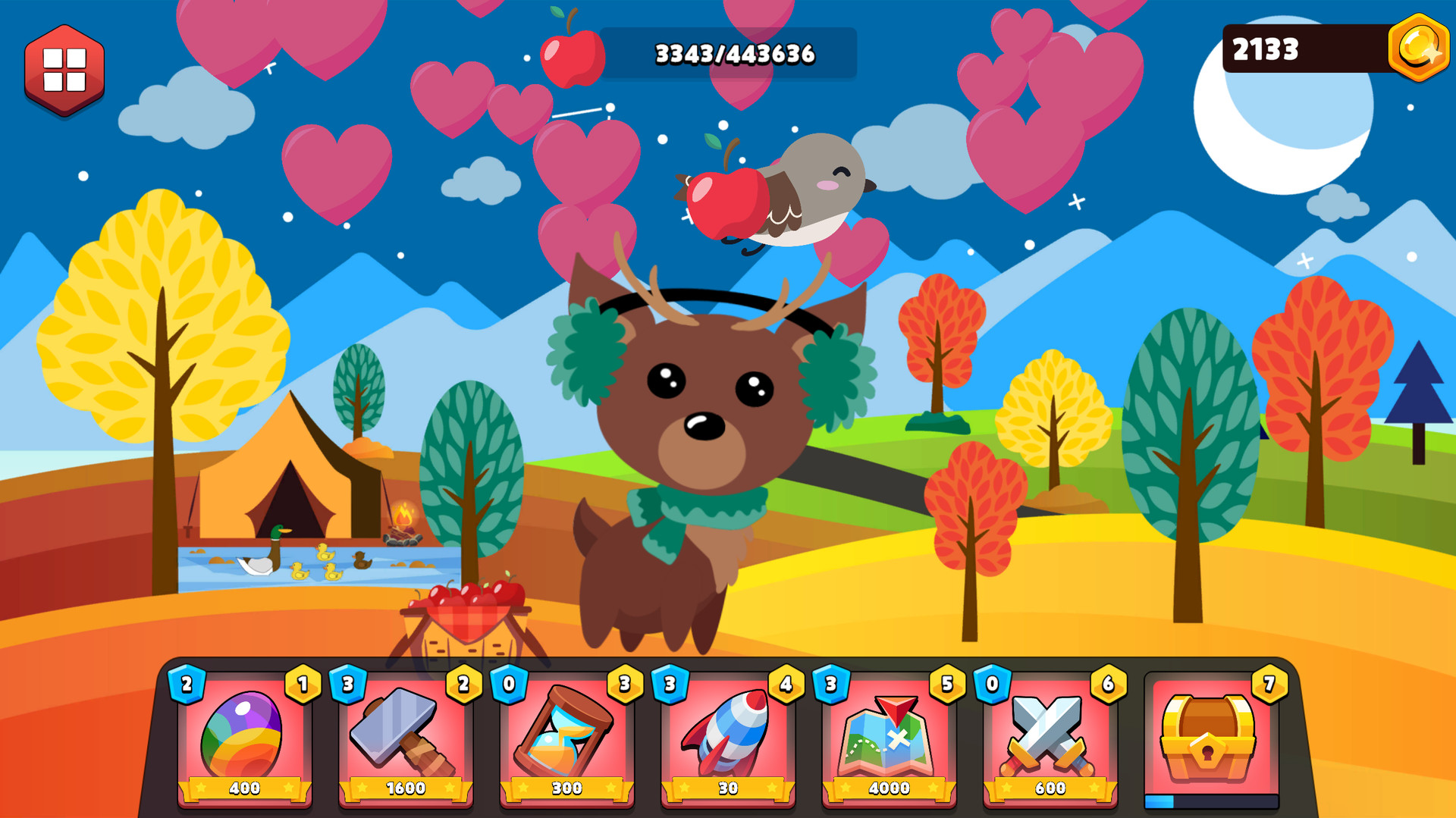Viewport: 1456px width, 818px height.
Task: Open the golden treasure chest
Action: [1207, 739]
